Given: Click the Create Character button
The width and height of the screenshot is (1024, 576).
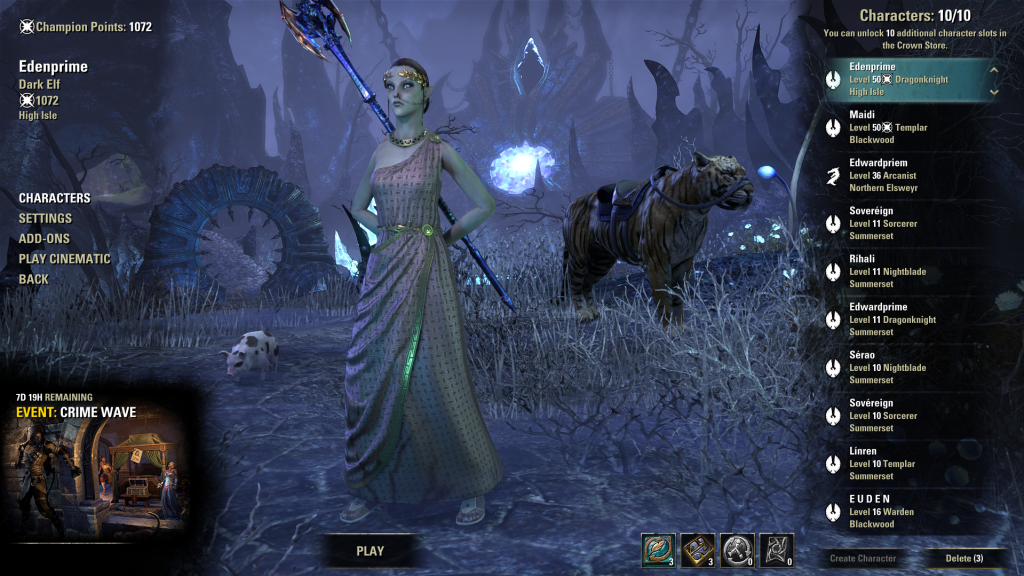Looking at the screenshot, I should click(863, 558).
